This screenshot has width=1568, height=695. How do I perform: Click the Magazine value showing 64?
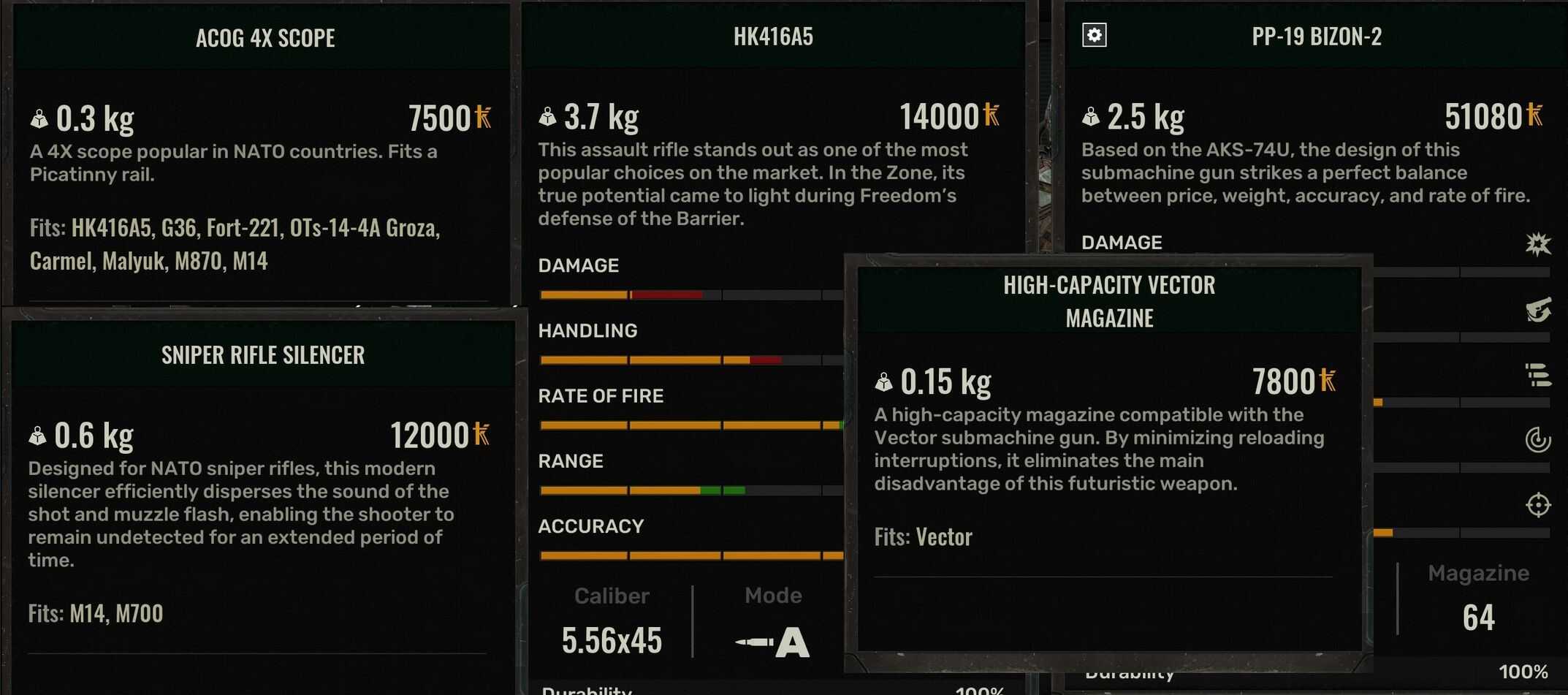(1478, 617)
